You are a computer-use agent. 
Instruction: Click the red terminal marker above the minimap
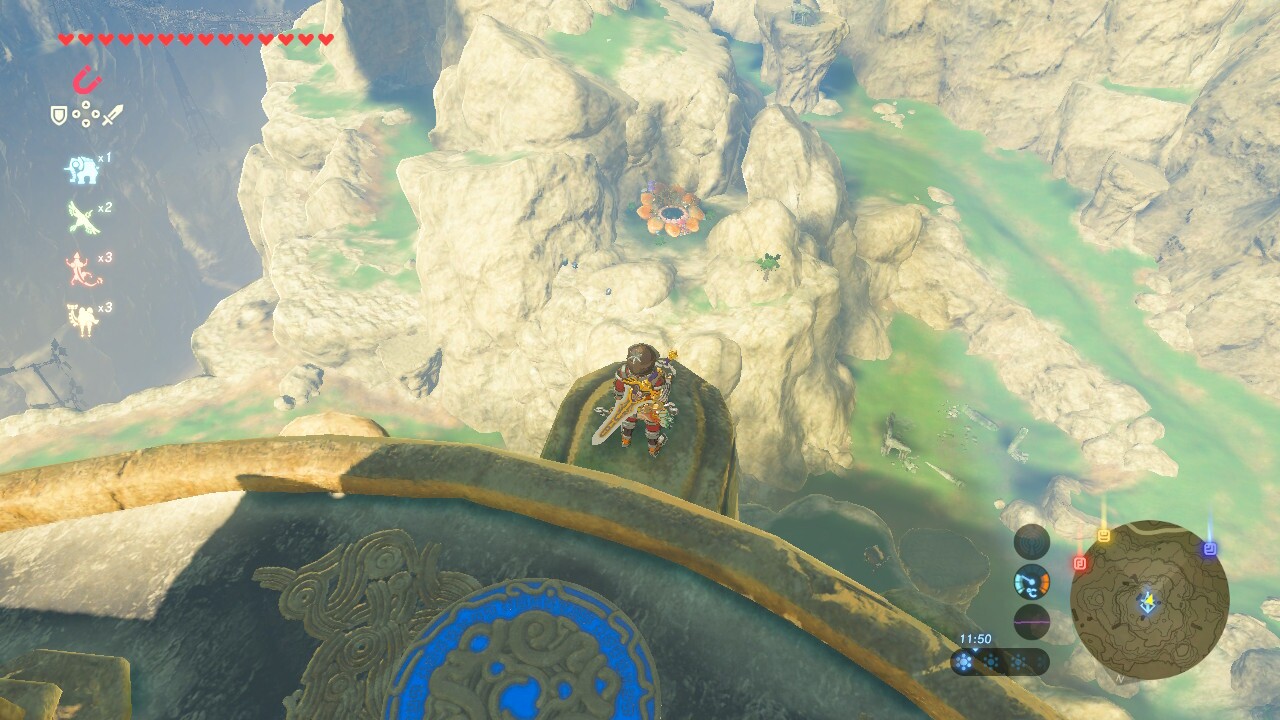tap(1079, 561)
